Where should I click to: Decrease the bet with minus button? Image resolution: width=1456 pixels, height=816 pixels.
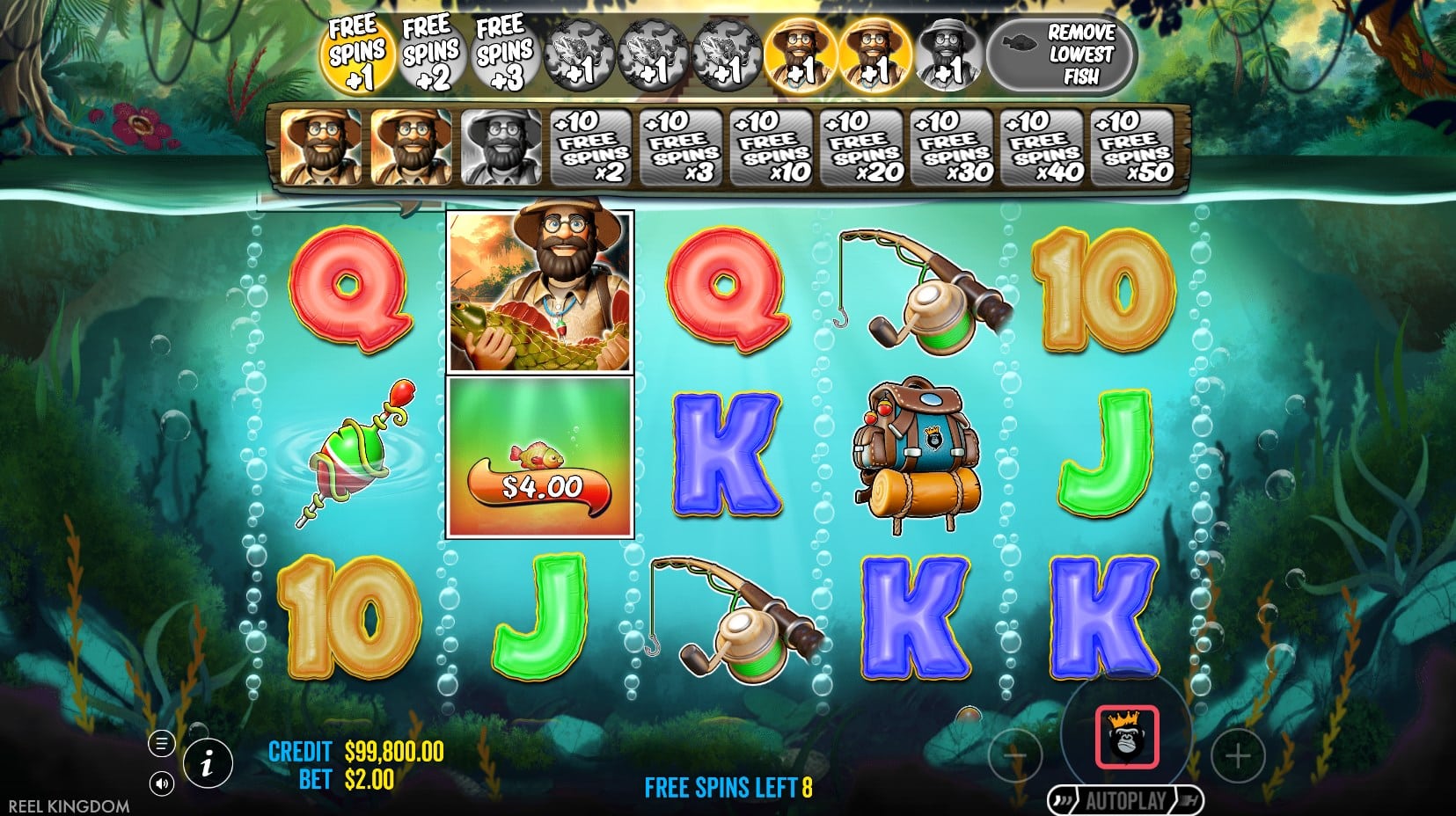coord(1015,755)
